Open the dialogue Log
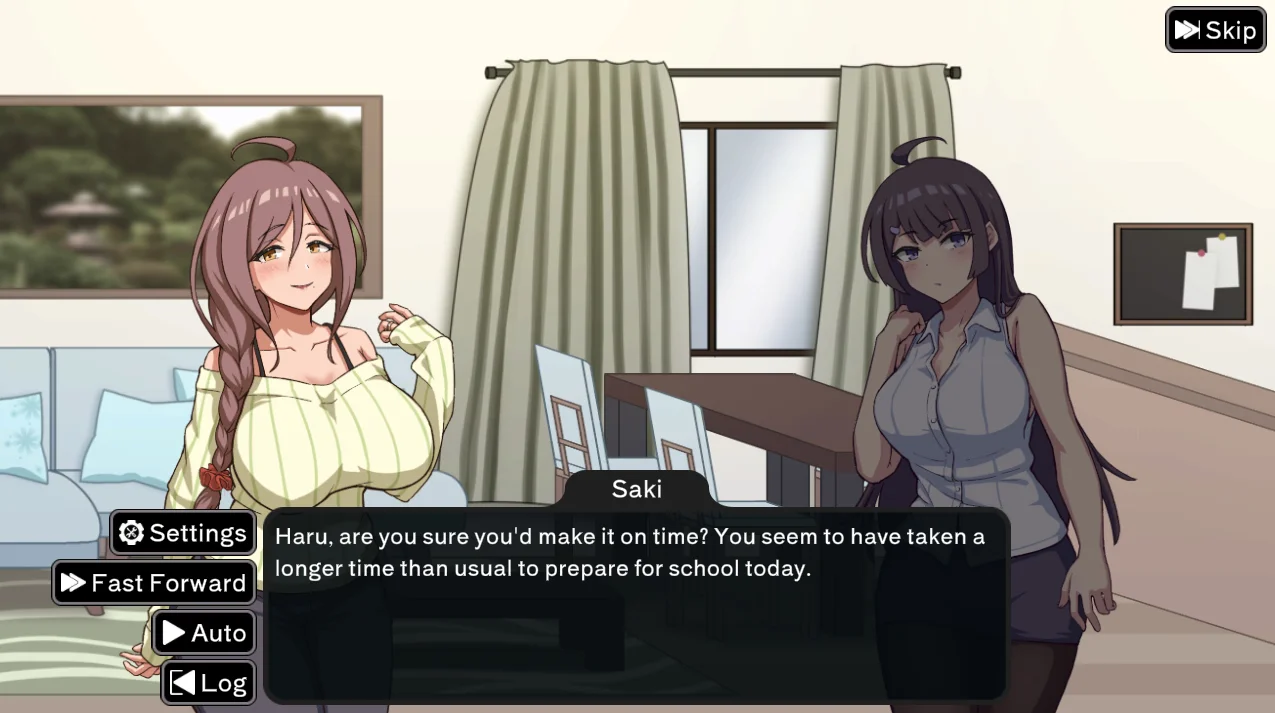The image size is (1275, 713). coord(208,683)
